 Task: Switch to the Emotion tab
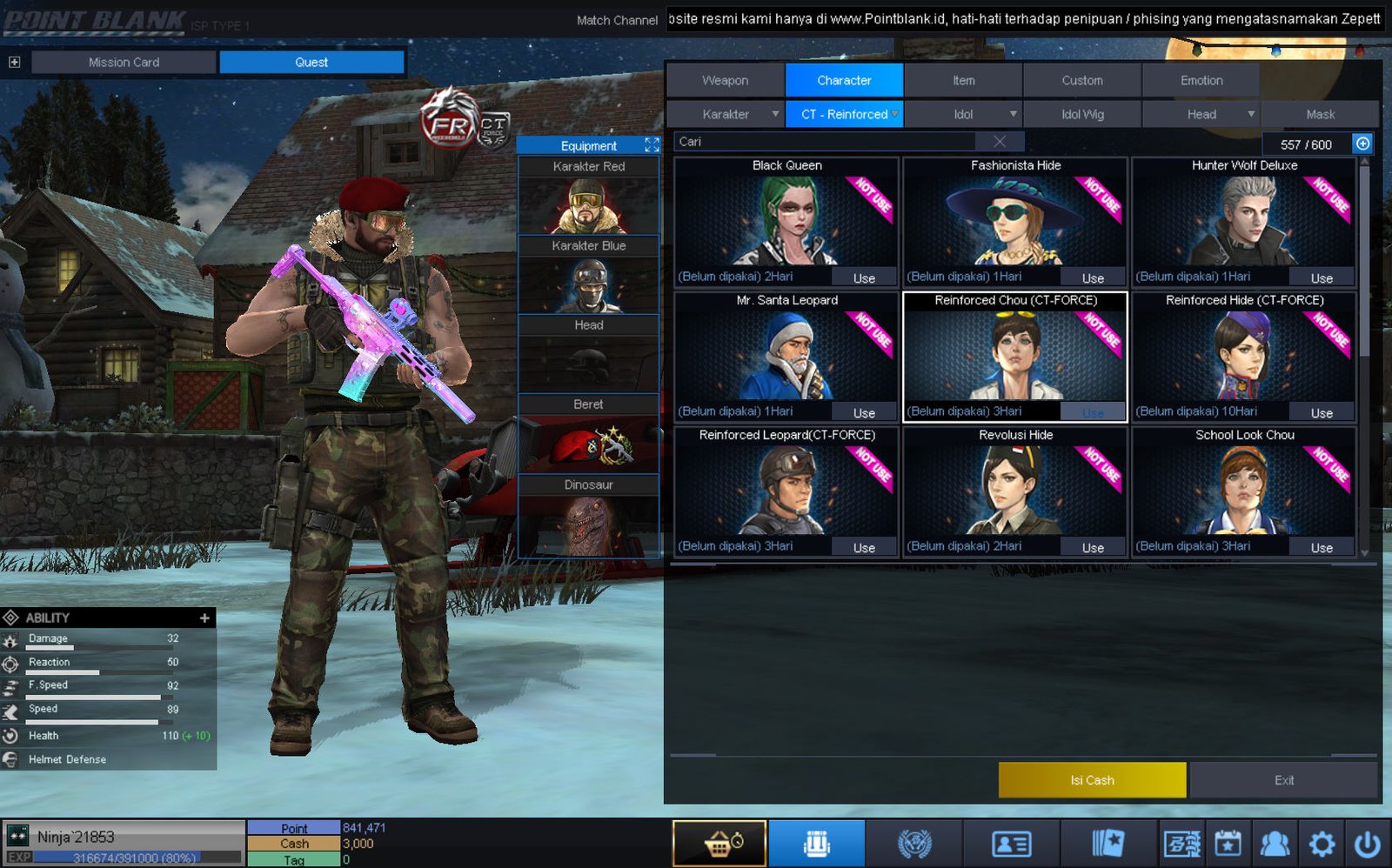(1201, 80)
